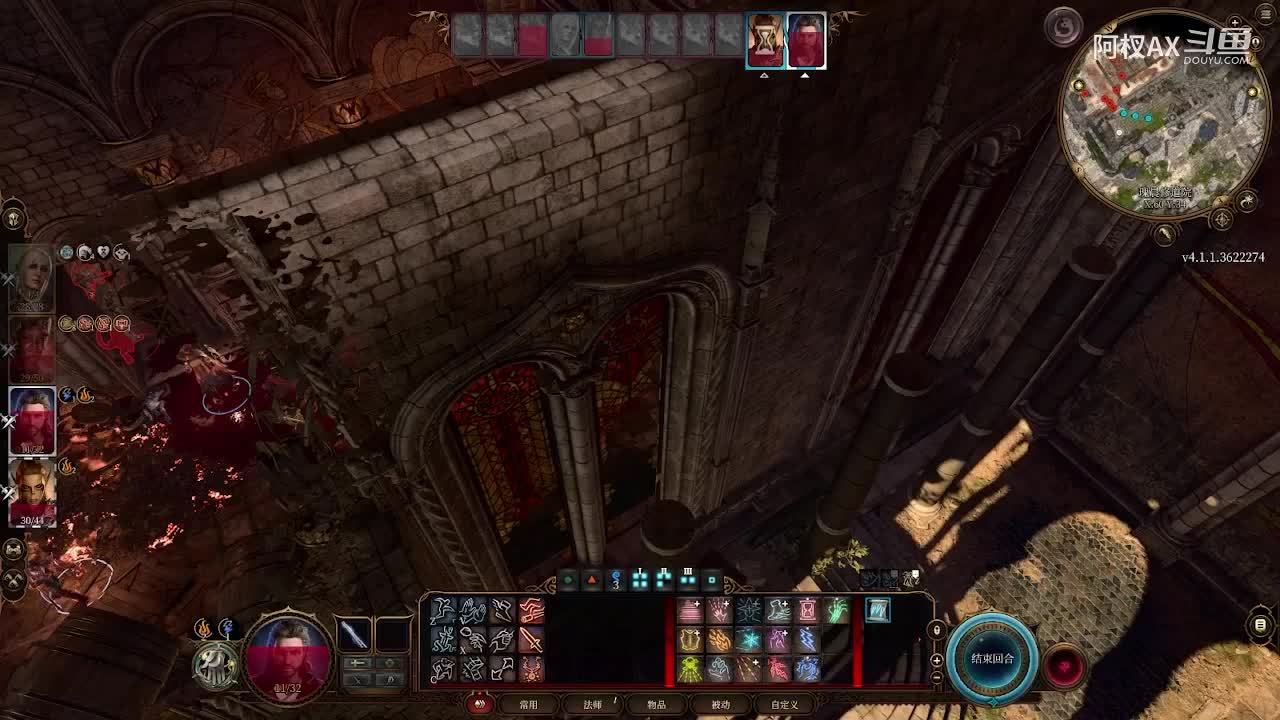Viewport: 1280px width, 720px height.
Task: Switch to the 自定义 custom tab
Action: click(784, 705)
